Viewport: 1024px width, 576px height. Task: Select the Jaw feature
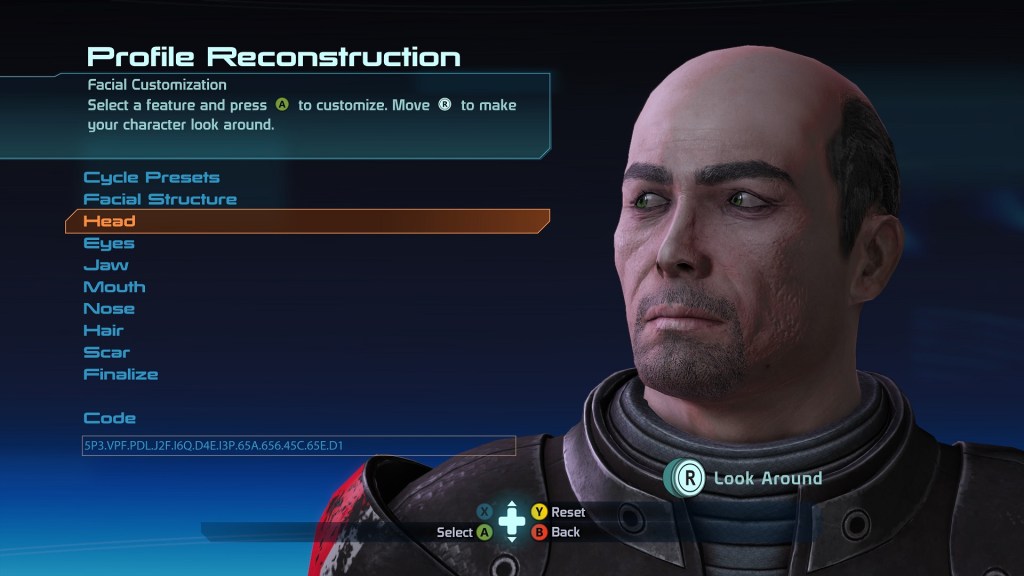coord(106,265)
